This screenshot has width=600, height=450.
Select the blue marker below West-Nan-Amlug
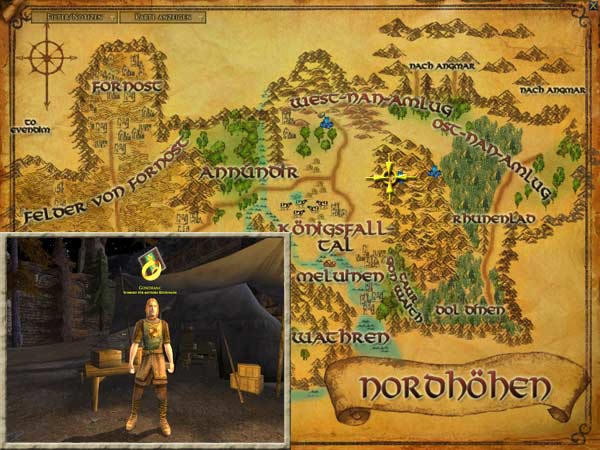[x=326, y=122]
